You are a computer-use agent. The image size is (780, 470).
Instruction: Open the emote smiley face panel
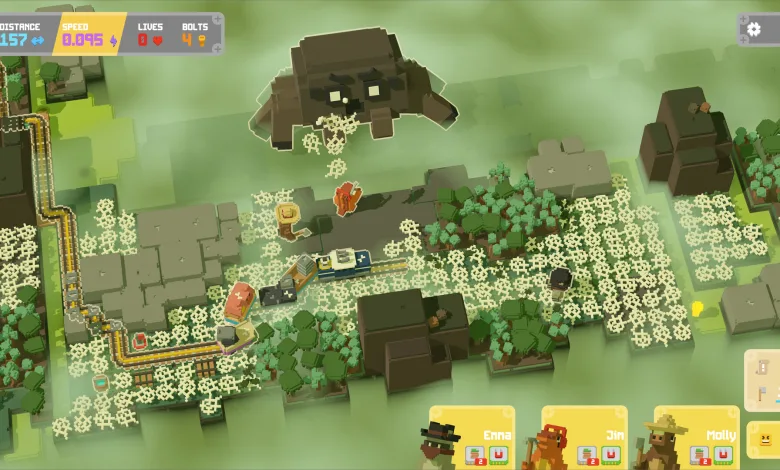[764, 439]
